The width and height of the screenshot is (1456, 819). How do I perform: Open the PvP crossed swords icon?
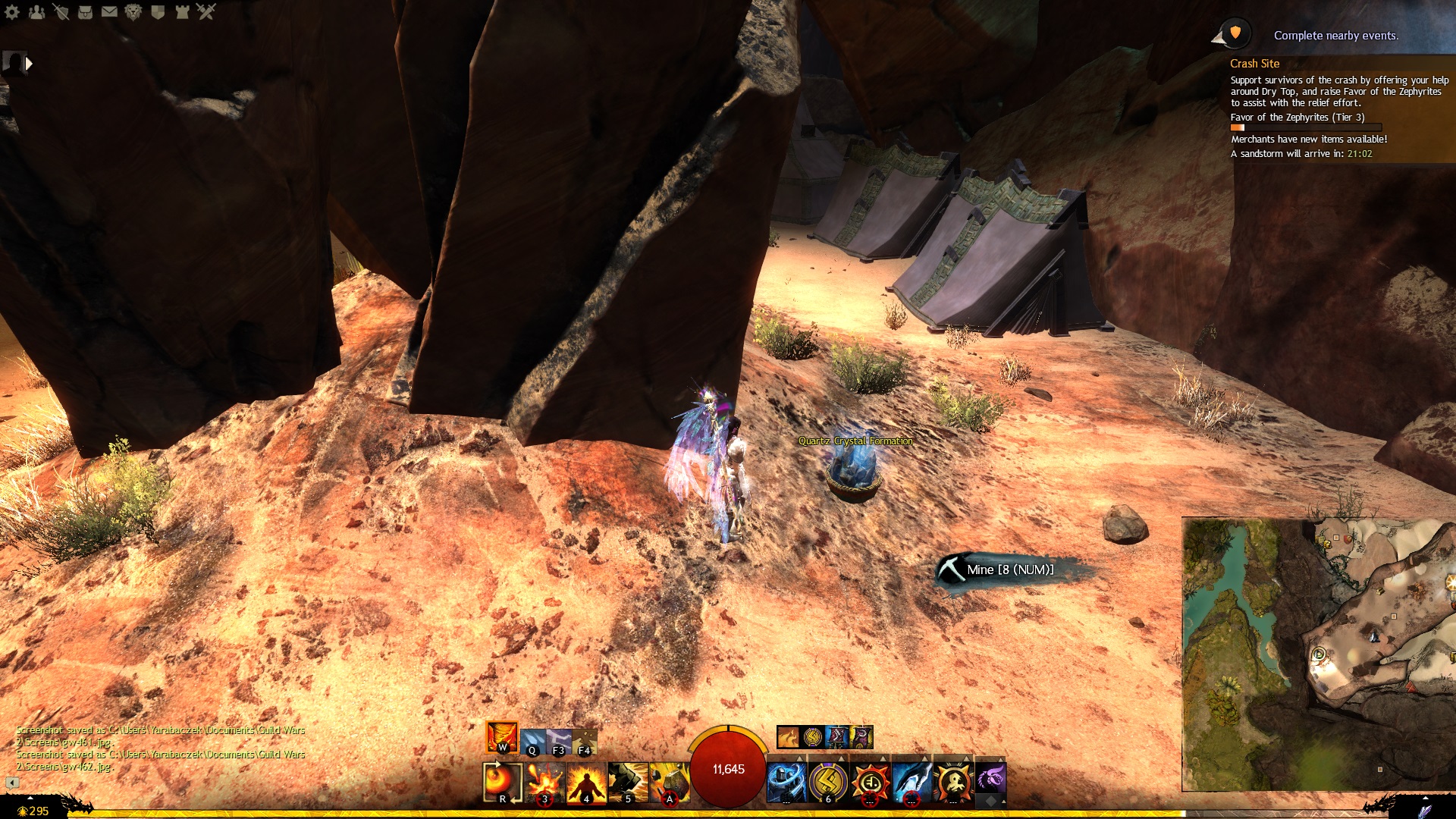206,11
